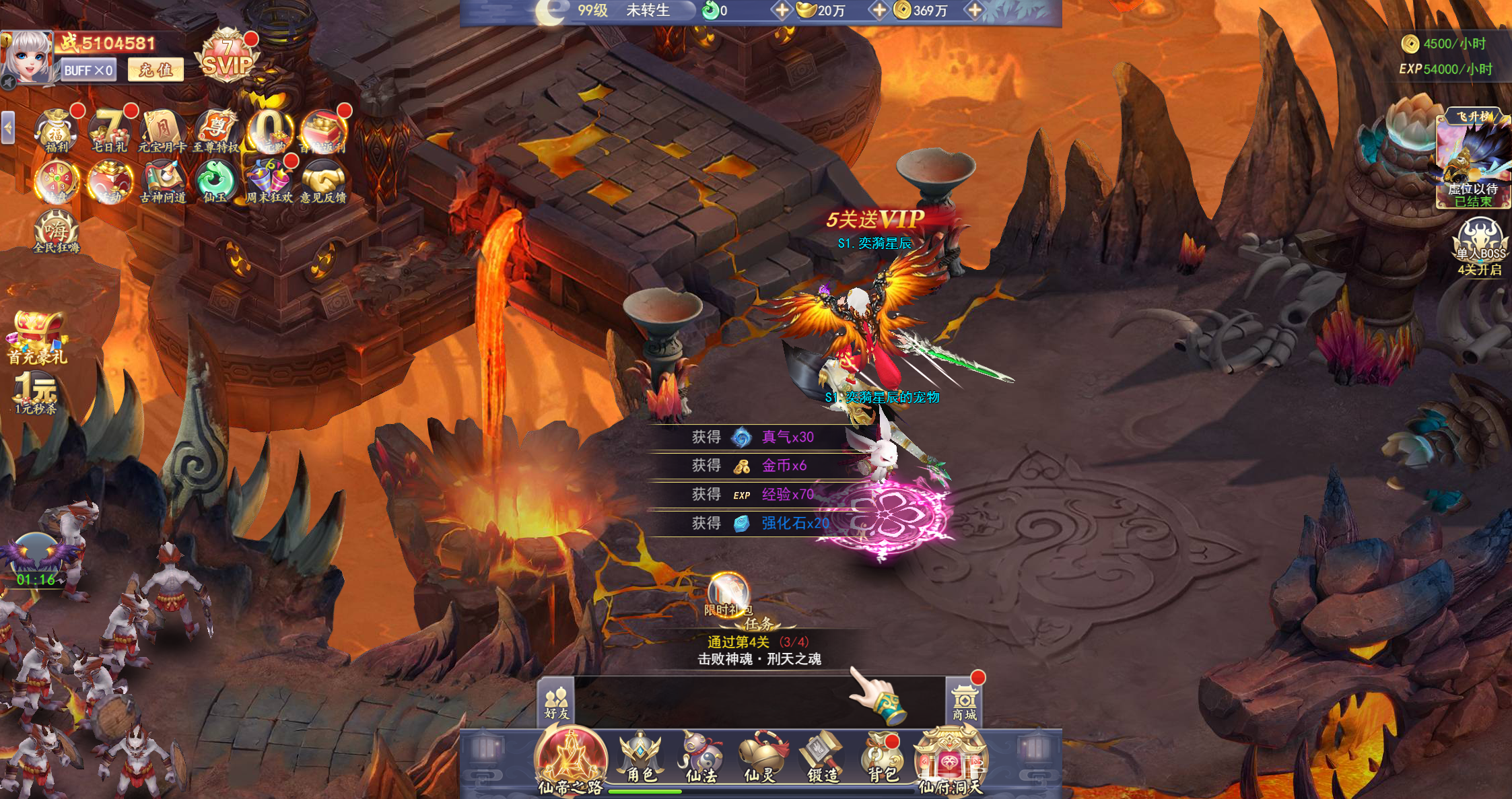Open the 仙玉 jade icon
Image resolution: width=1512 pixels, height=799 pixels.
[215, 181]
